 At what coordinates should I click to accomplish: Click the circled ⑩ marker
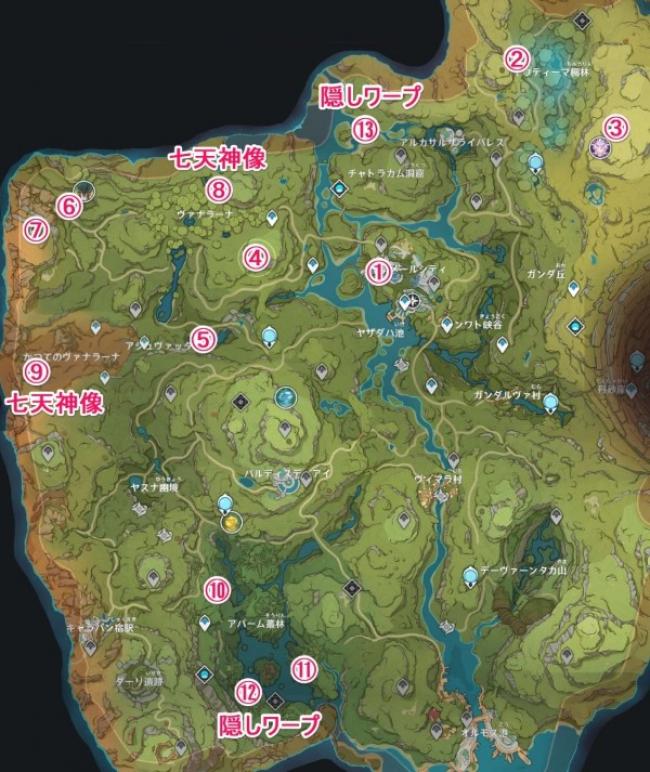[x=217, y=589]
